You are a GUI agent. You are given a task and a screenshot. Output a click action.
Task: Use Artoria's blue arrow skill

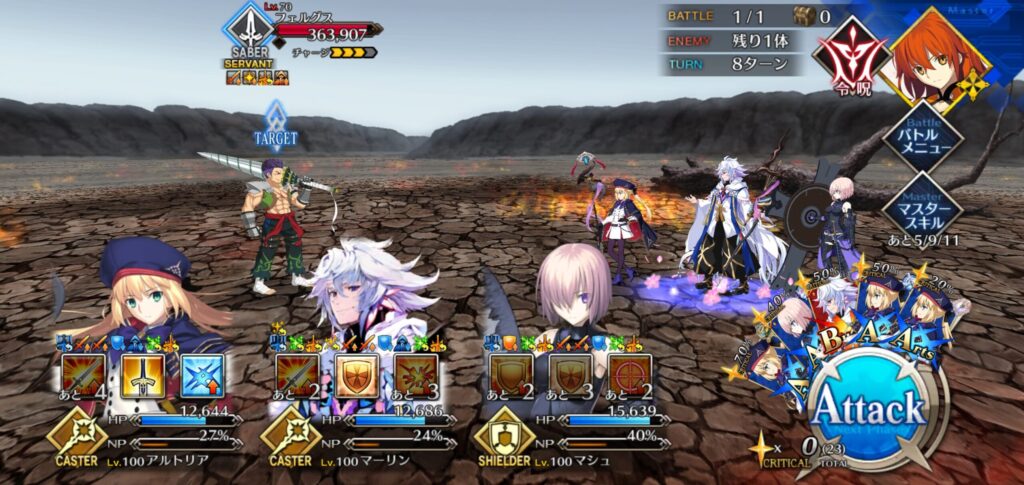click(203, 376)
